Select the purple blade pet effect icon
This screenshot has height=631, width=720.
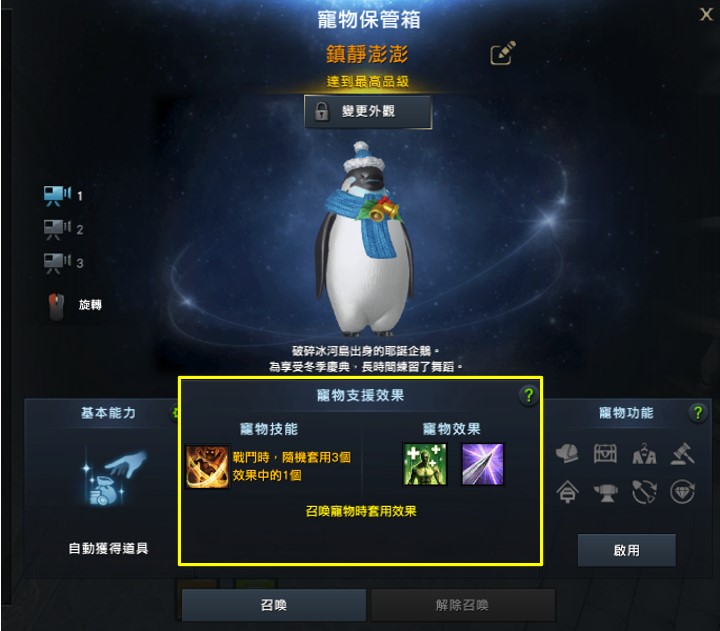point(482,465)
